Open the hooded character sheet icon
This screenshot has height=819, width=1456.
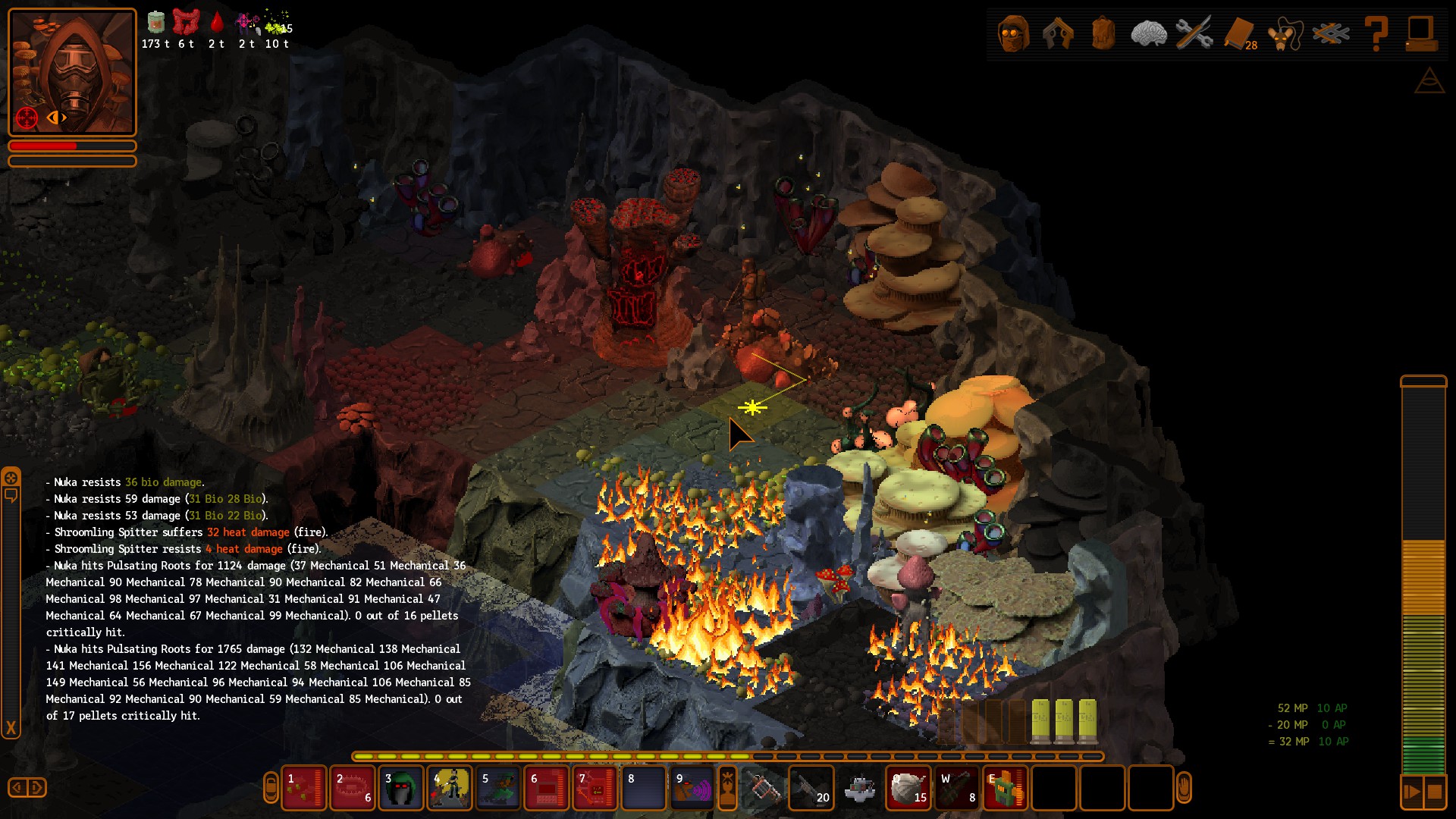[x=1013, y=34]
